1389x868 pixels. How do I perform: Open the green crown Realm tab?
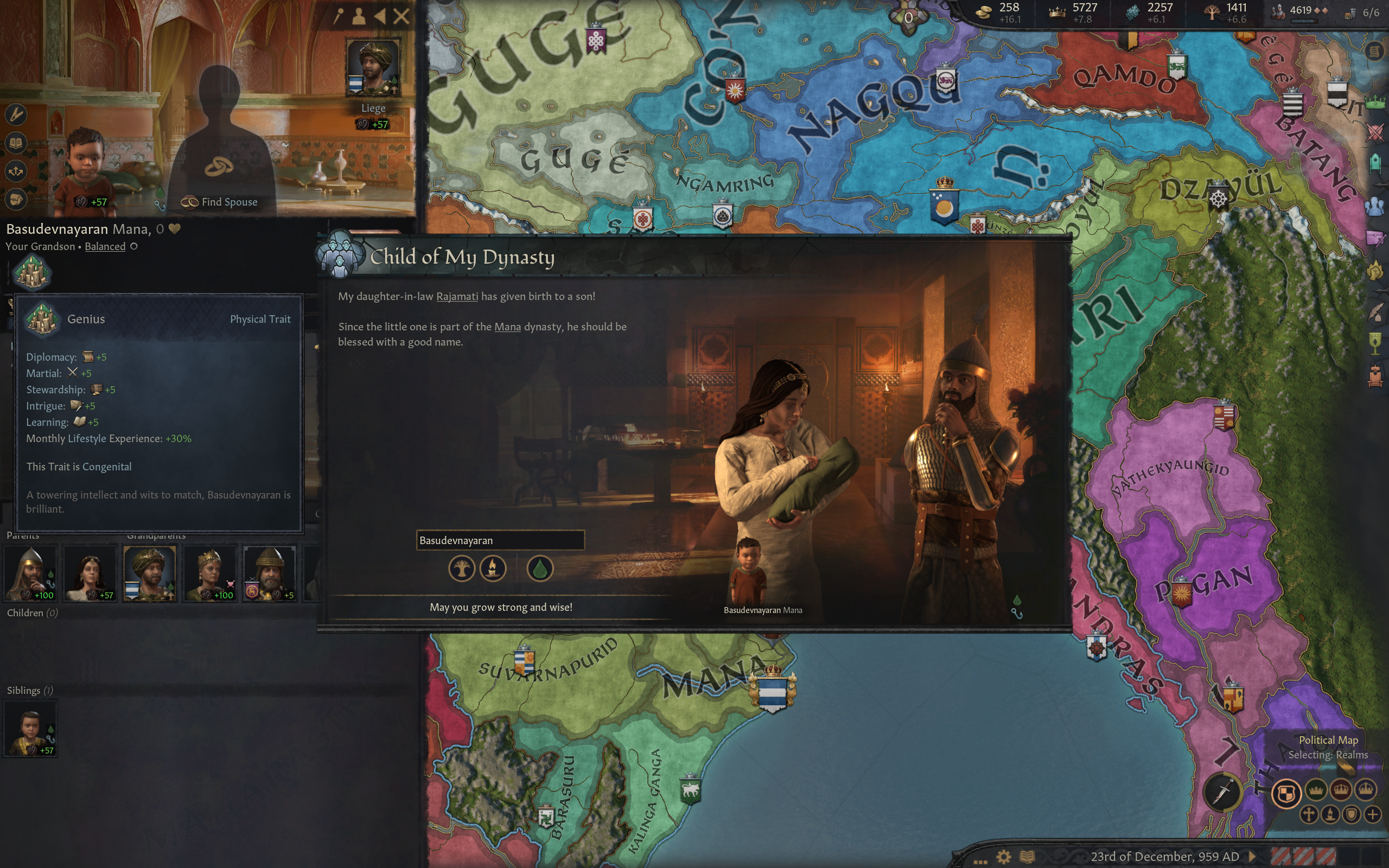coord(1375,103)
